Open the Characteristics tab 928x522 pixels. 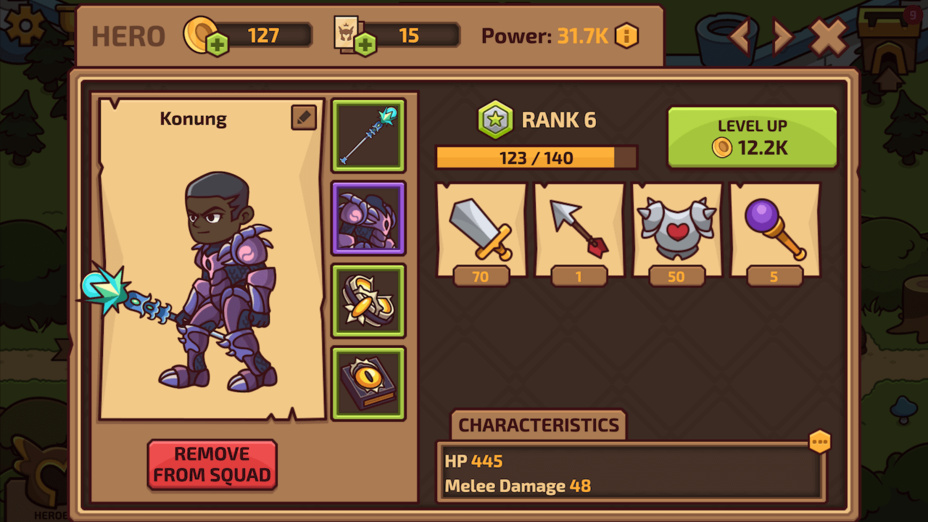click(538, 425)
